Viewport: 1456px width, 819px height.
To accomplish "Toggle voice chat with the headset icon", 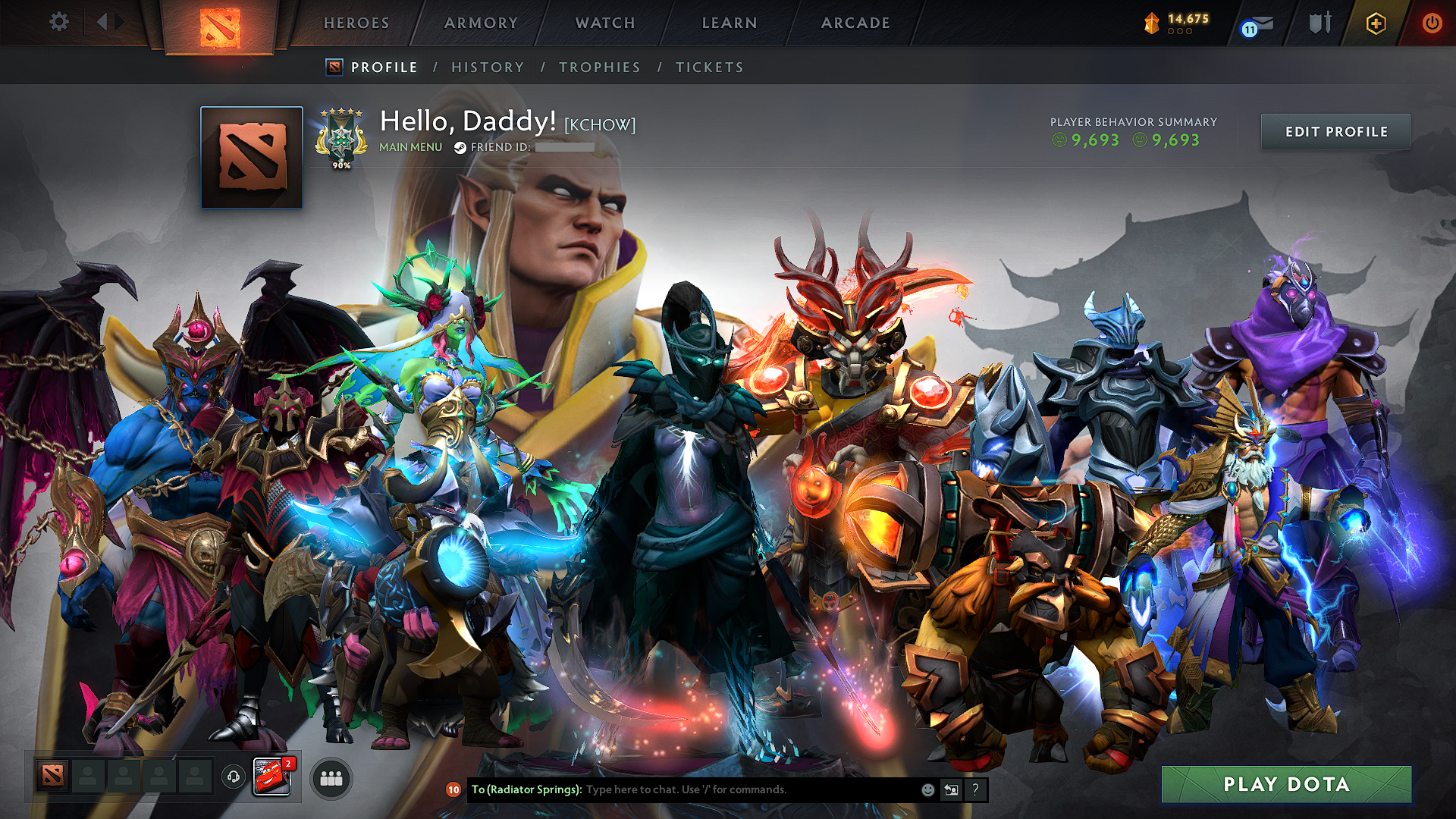I will pos(231,777).
